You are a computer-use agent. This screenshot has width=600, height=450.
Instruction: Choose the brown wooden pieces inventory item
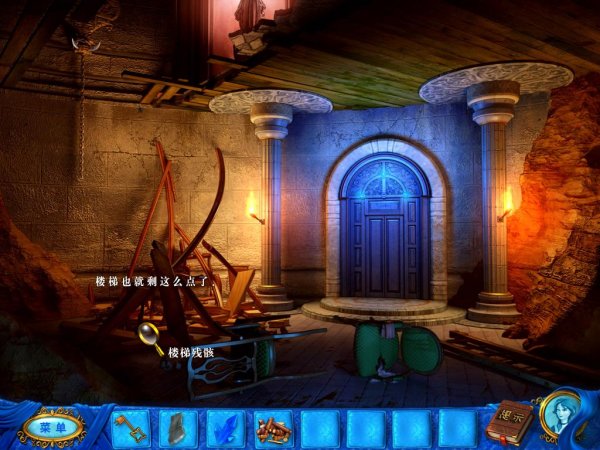[x=271, y=428]
